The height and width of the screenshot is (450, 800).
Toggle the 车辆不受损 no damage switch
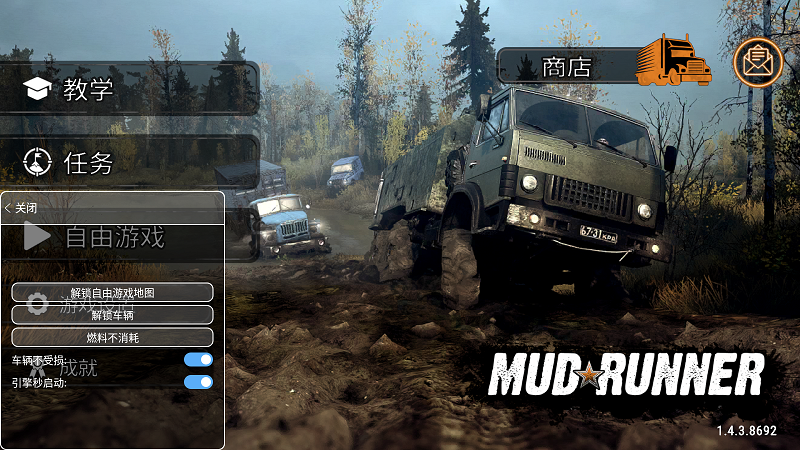199,360
